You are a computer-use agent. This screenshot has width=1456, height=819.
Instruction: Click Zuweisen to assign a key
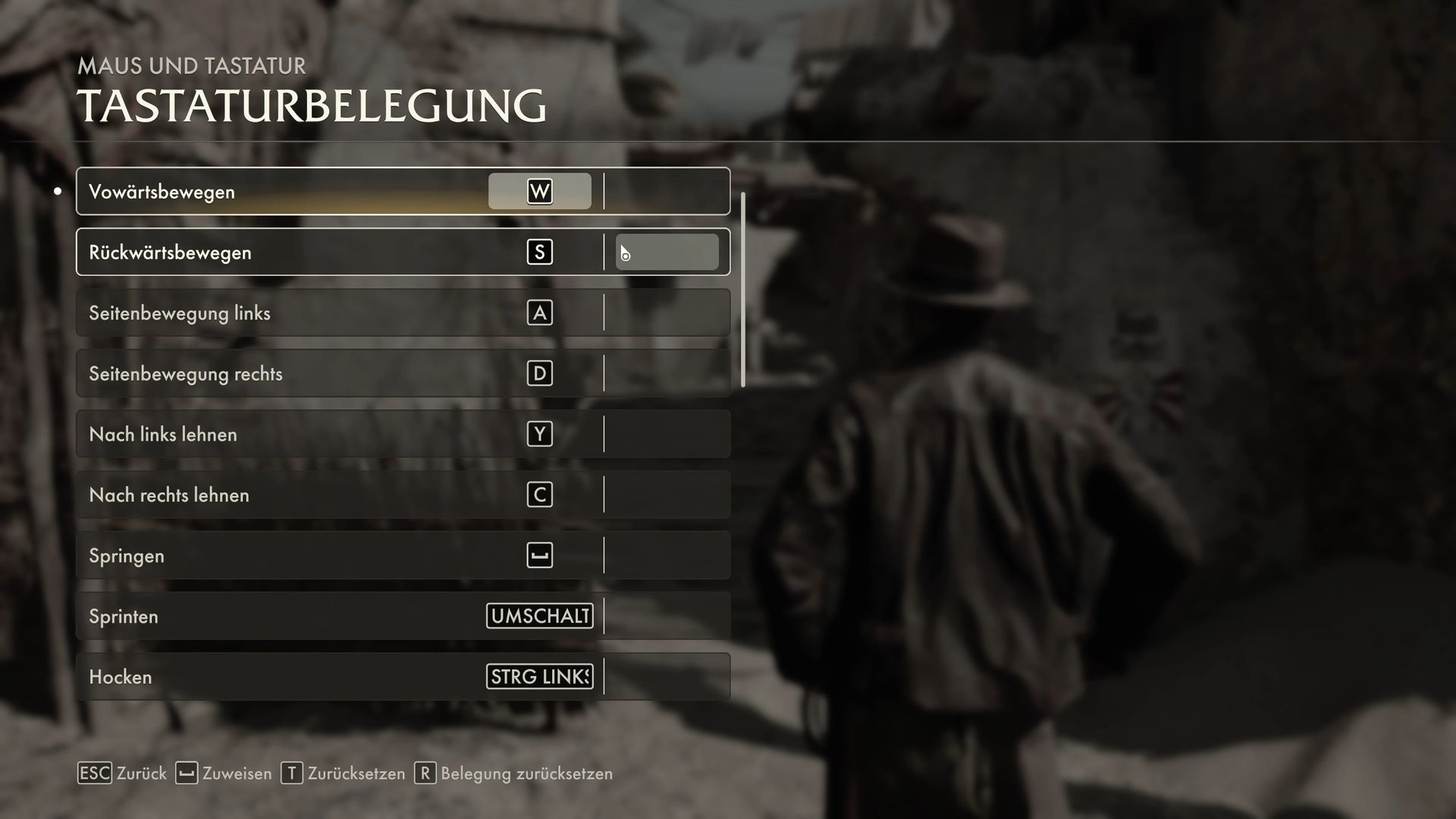tap(224, 773)
